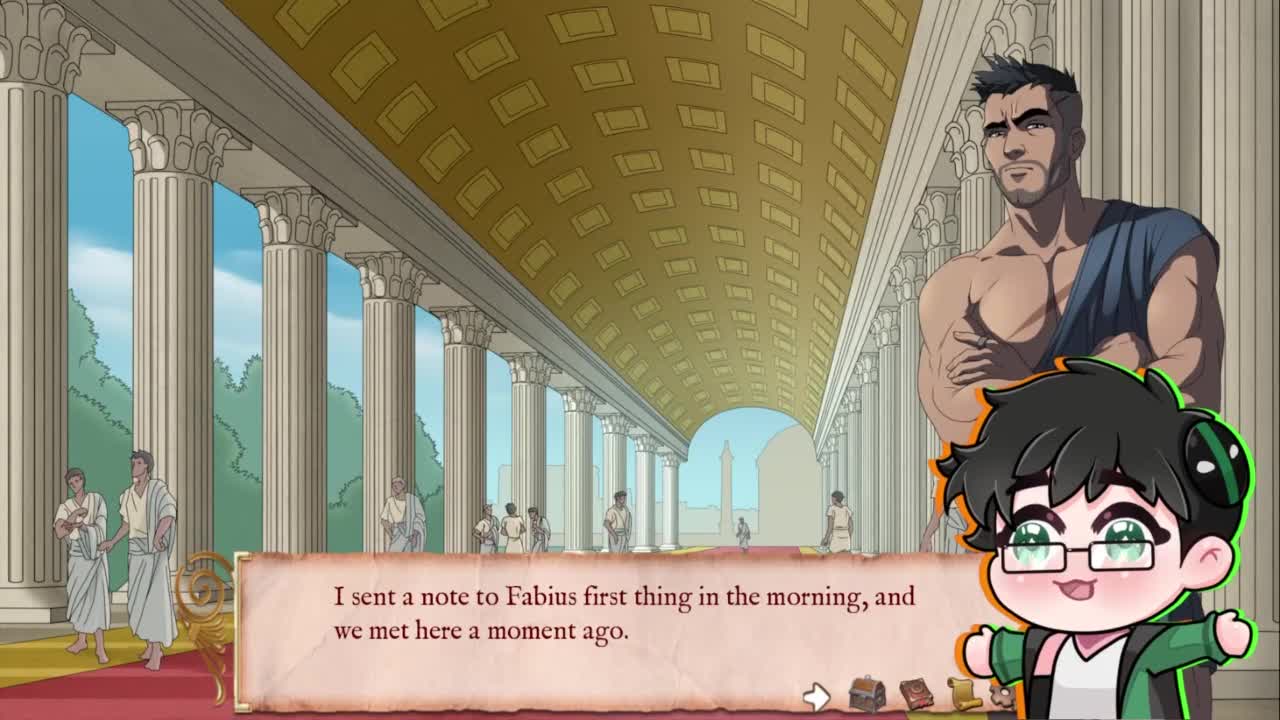
Task: Open settings with the gear icon
Action: click(998, 693)
